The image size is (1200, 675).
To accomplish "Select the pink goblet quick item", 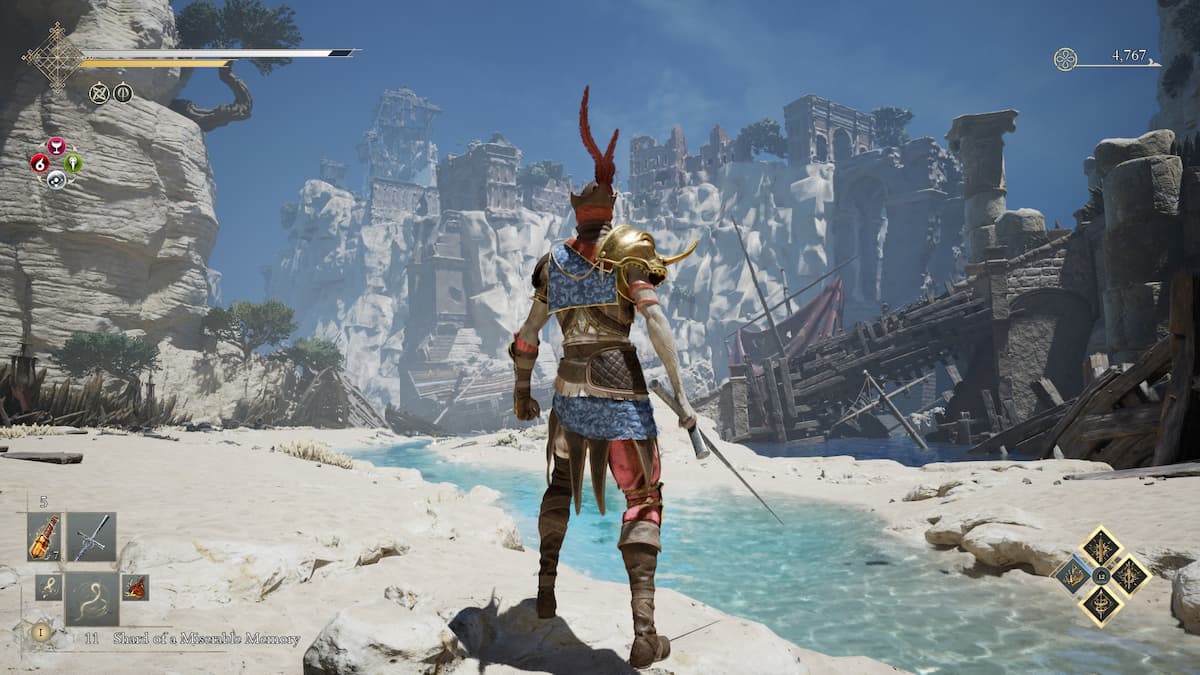I will coord(56,146).
